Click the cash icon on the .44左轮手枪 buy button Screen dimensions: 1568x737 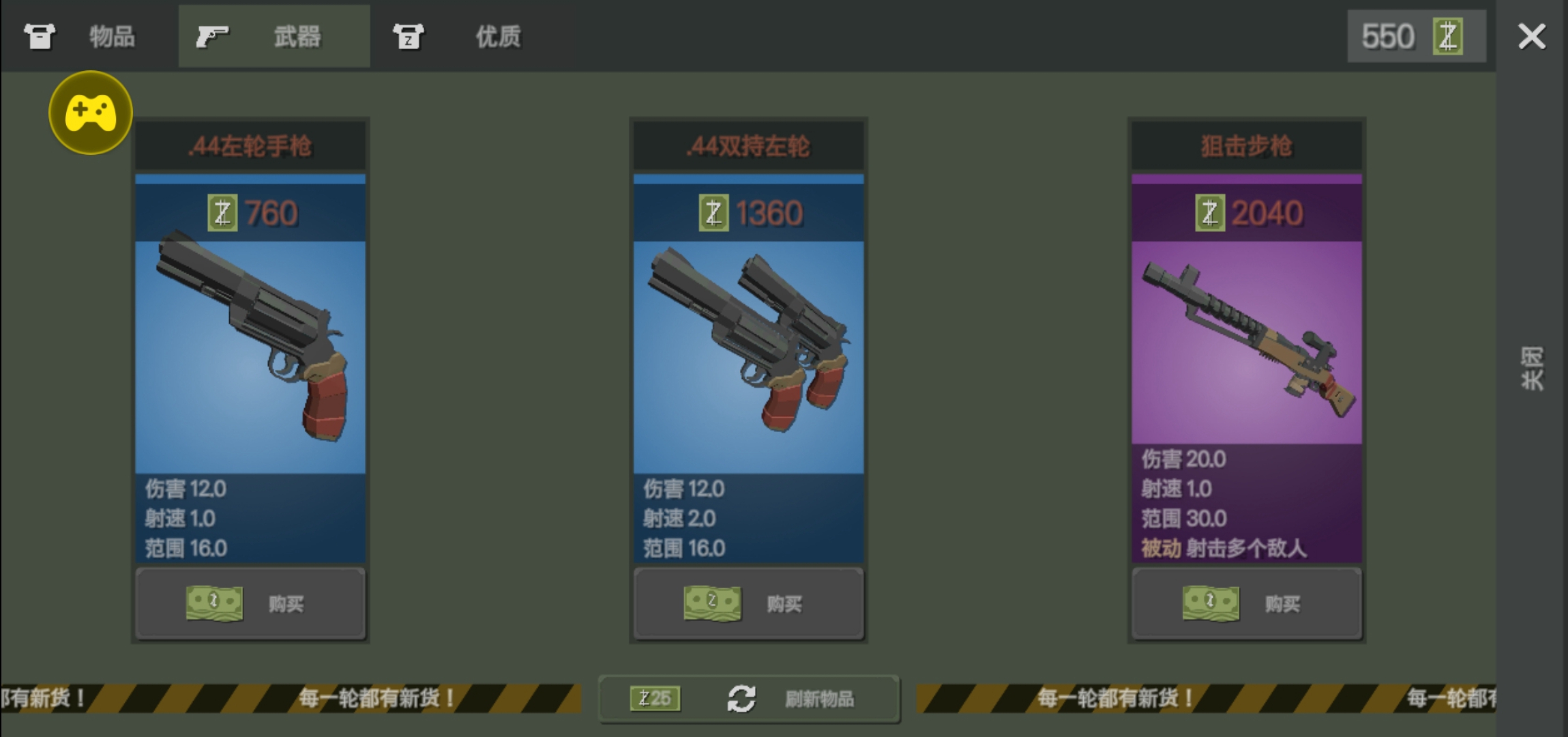coord(215,603)
